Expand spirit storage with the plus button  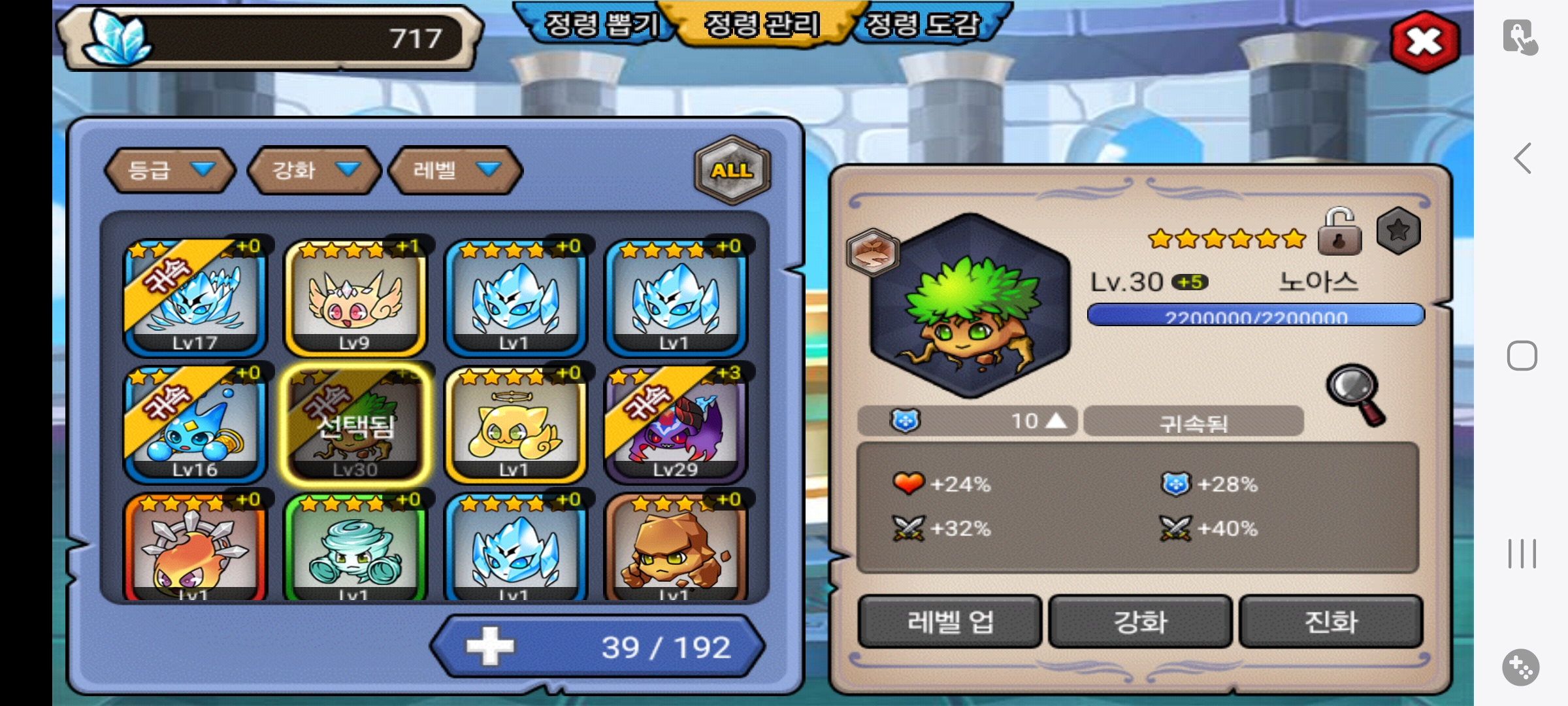click(x=490, y=646)
